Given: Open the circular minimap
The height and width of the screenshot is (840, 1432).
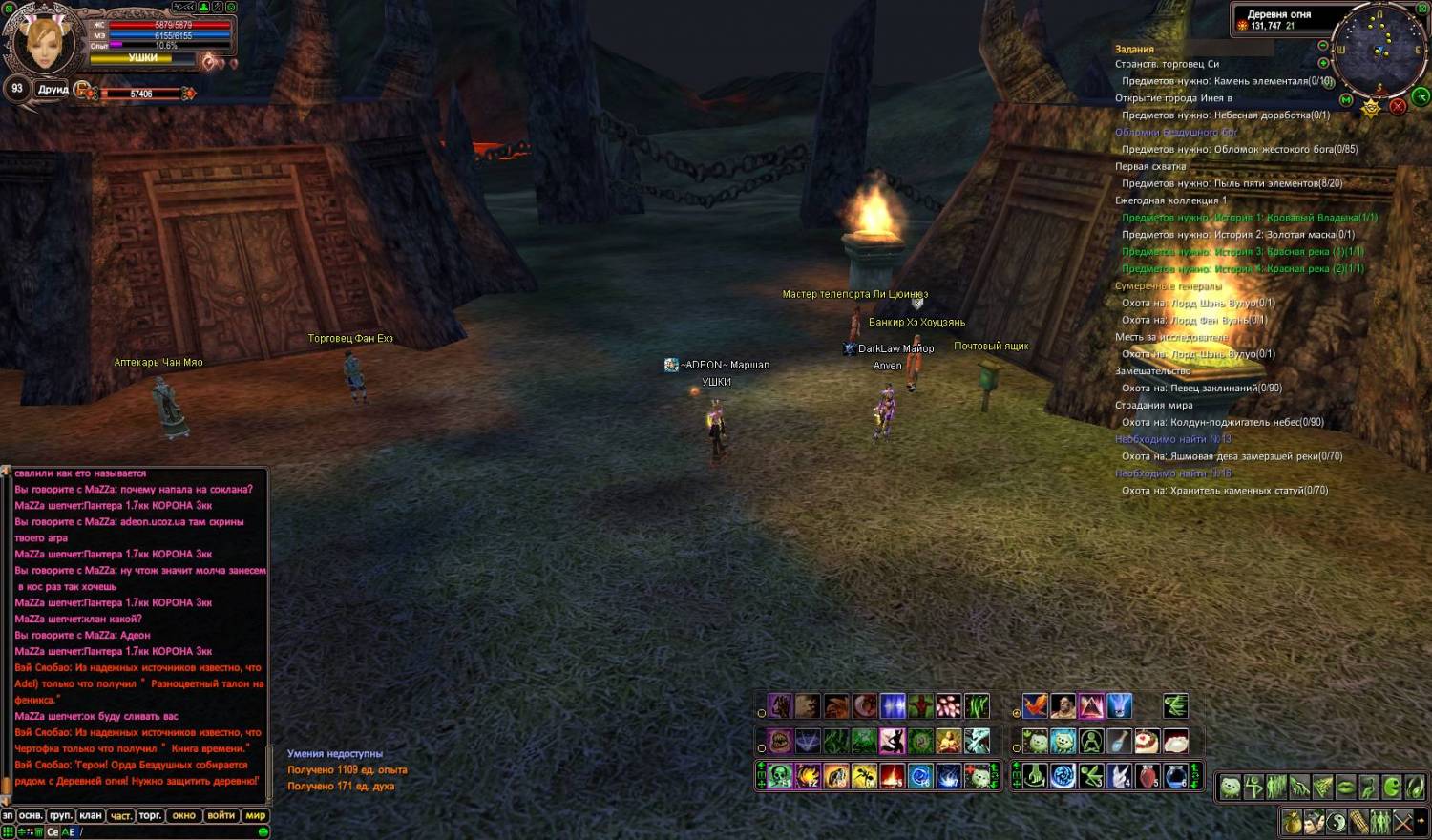Looking at the screenshot, I should pos(1379,50).
